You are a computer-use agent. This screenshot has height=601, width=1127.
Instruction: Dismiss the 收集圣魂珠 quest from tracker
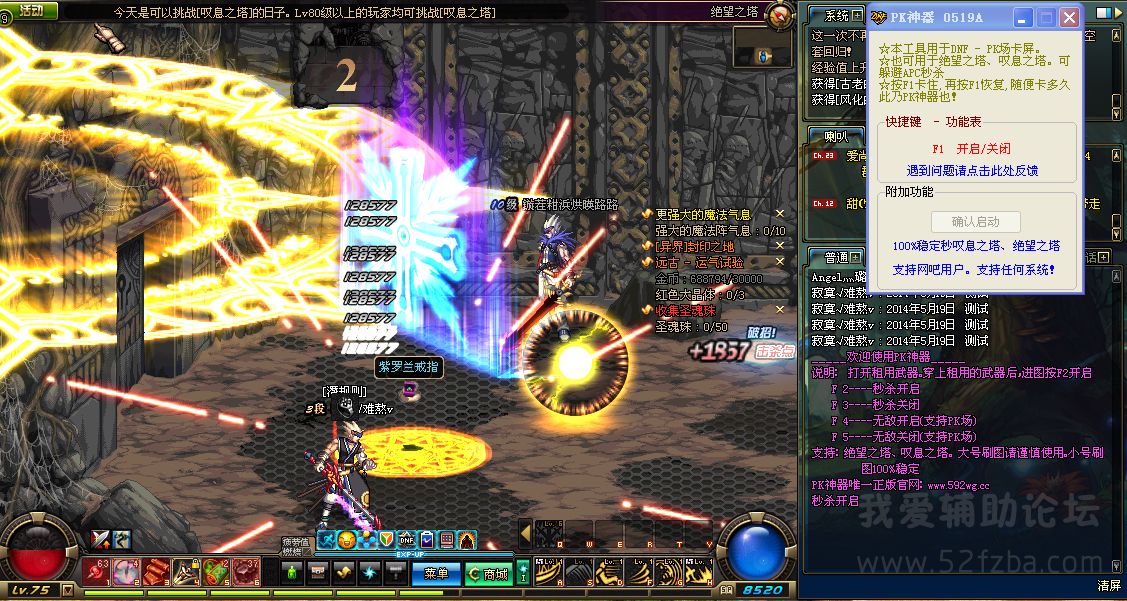pyautogui.click(x=780, y=310)
